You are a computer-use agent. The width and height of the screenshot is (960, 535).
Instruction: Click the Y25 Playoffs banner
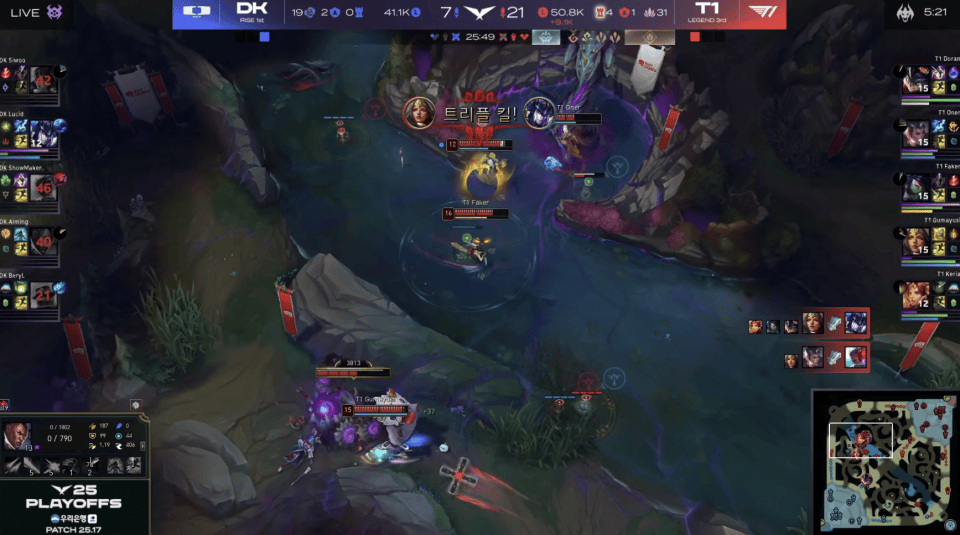point(74,495)
